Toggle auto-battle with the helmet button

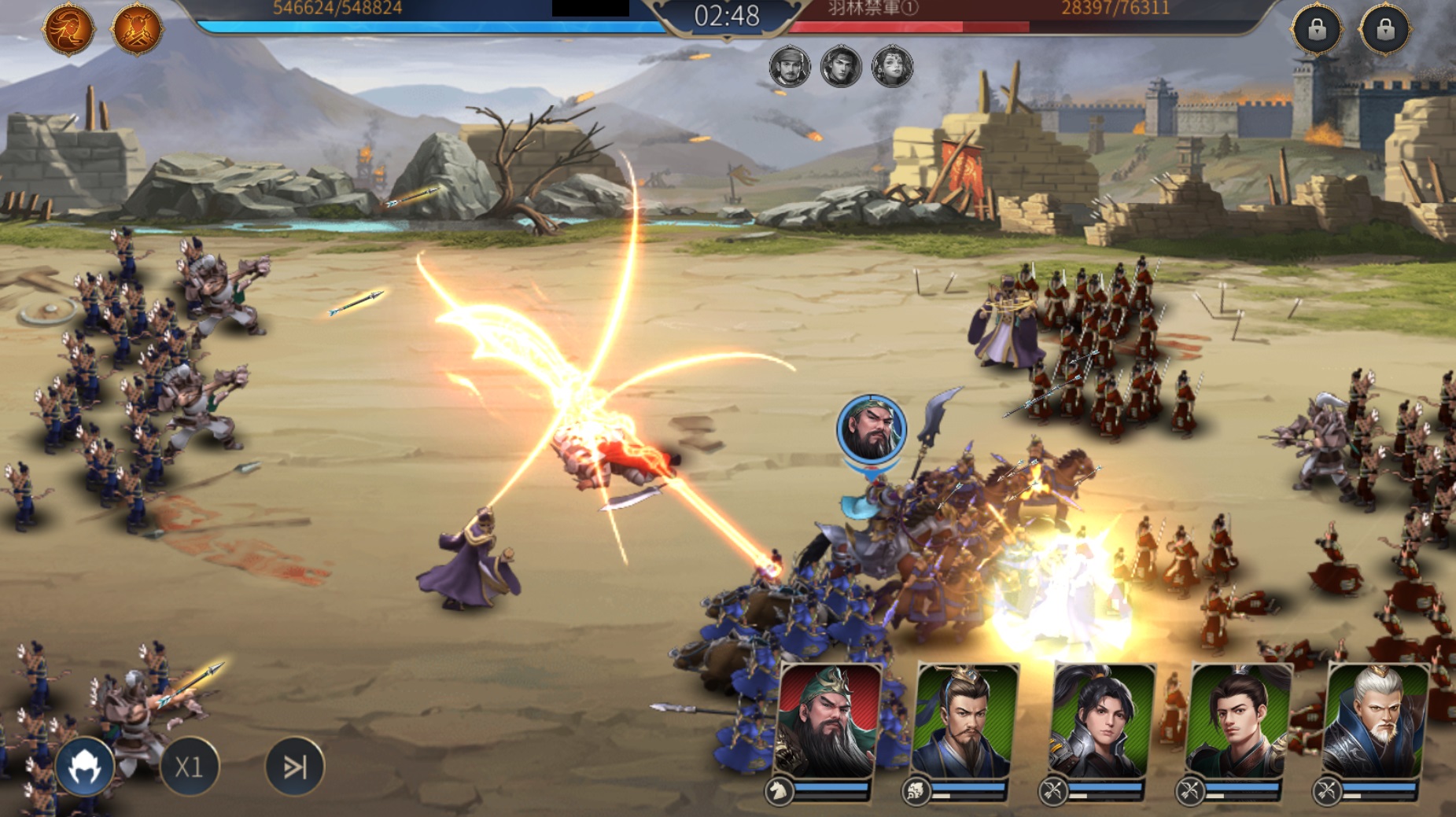coord(85,767)
